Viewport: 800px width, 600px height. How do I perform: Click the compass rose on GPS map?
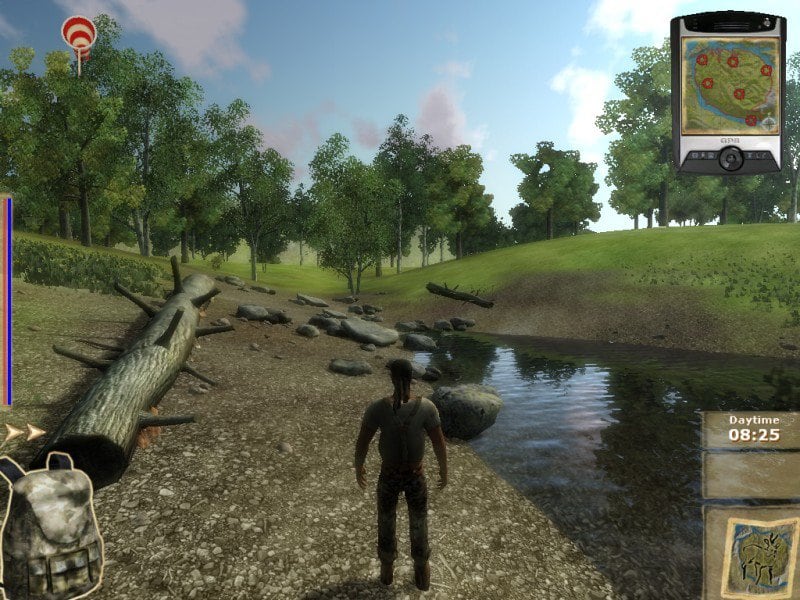click(769, 124)
